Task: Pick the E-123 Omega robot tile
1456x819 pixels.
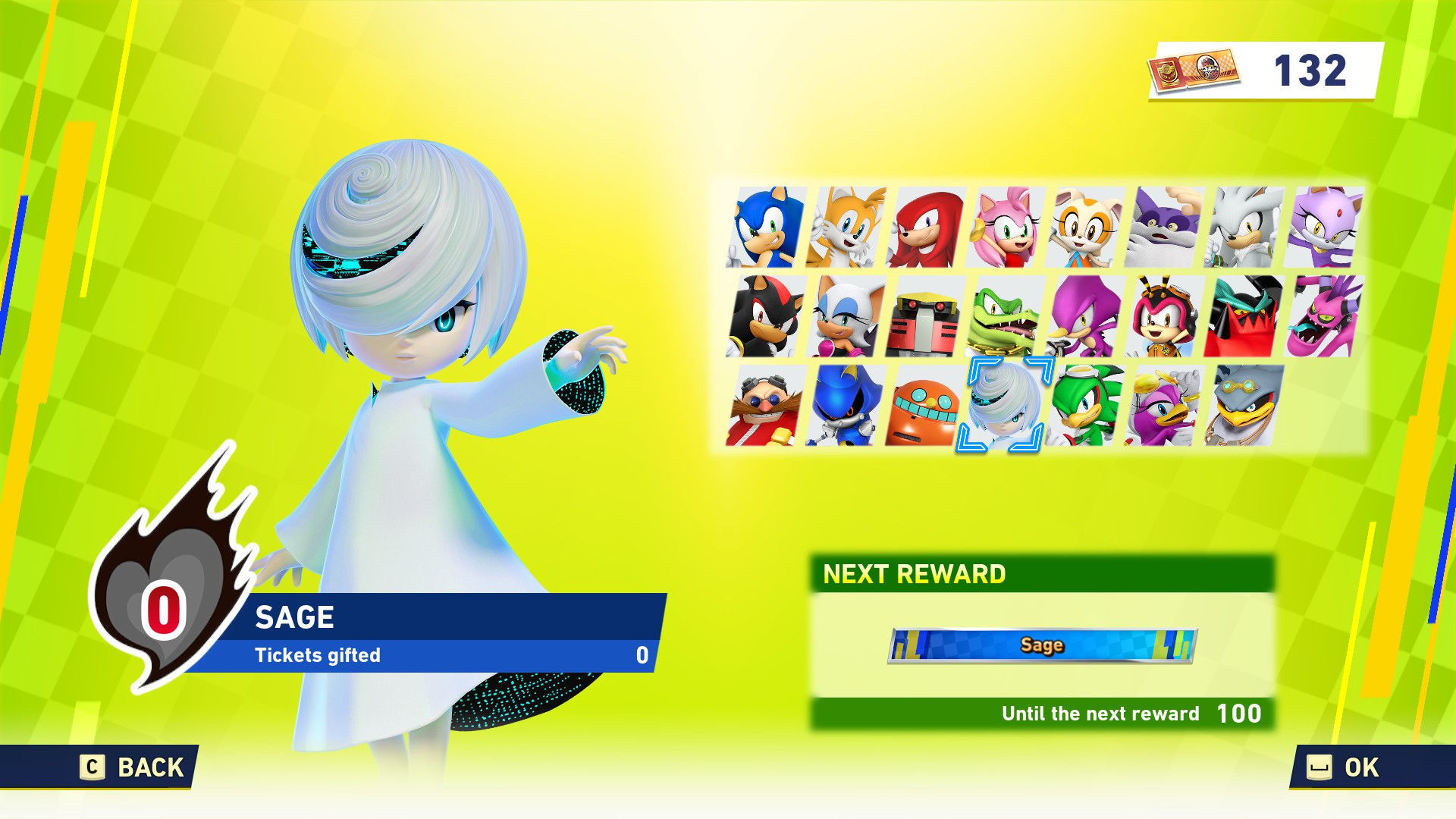Action: pos(925,316)
